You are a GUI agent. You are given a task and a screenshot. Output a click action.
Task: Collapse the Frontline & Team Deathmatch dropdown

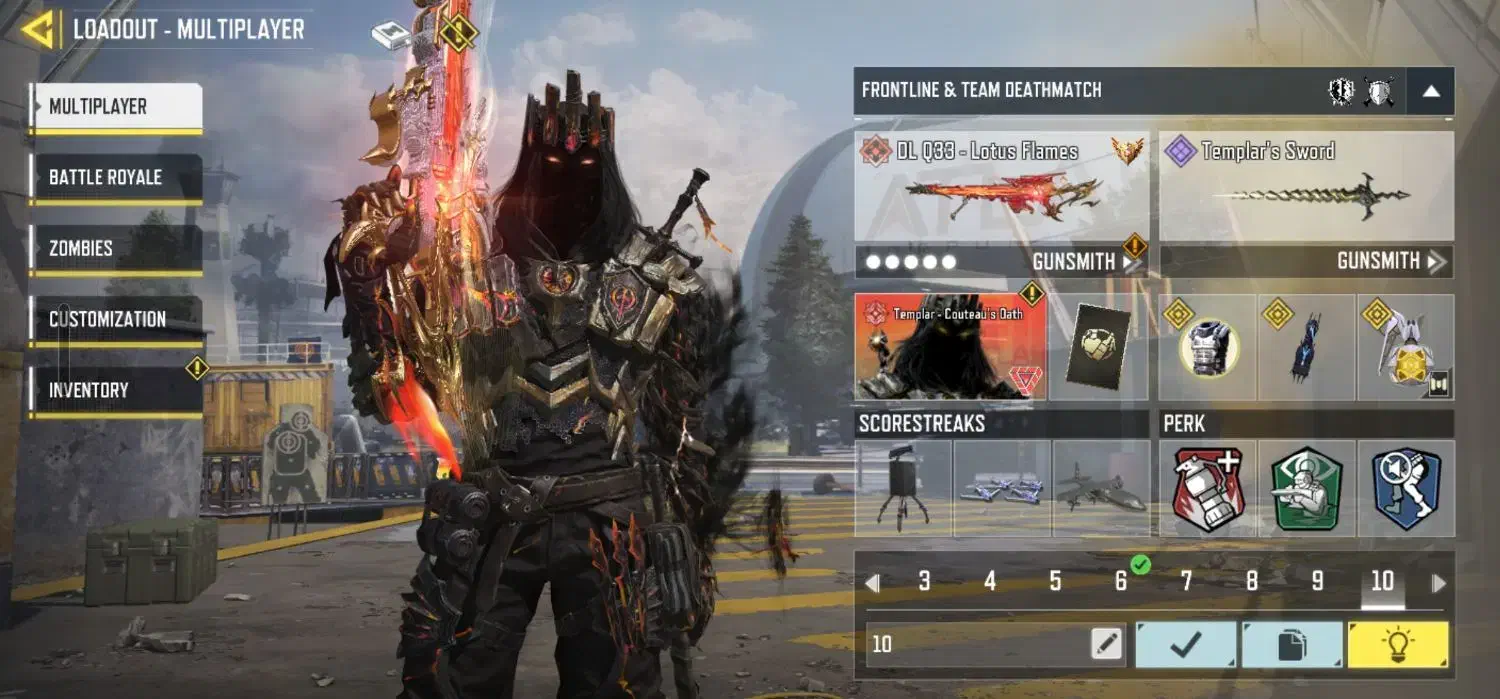coord(1430,91)
